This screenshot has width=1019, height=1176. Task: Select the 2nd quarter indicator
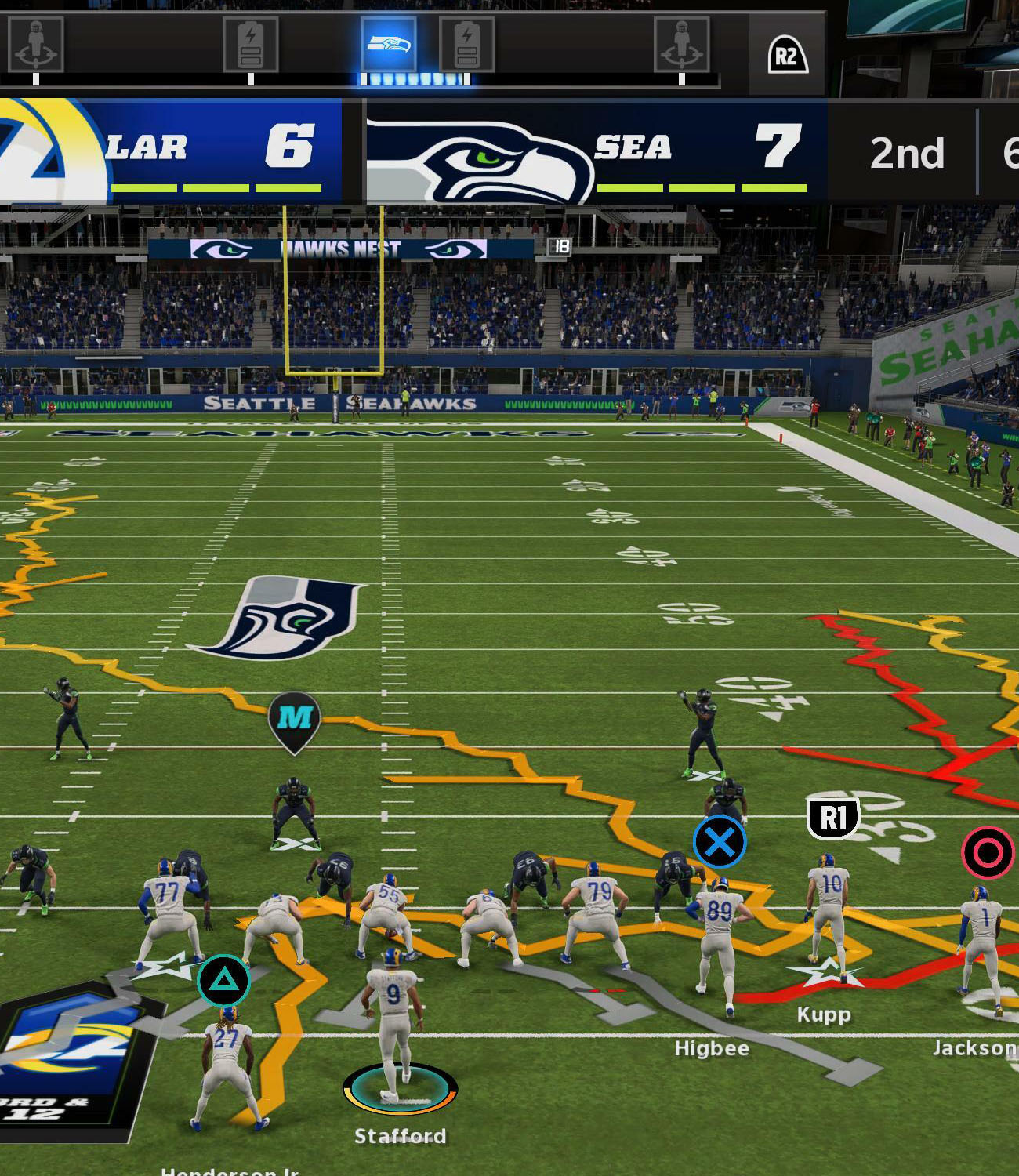pos(908,154)
